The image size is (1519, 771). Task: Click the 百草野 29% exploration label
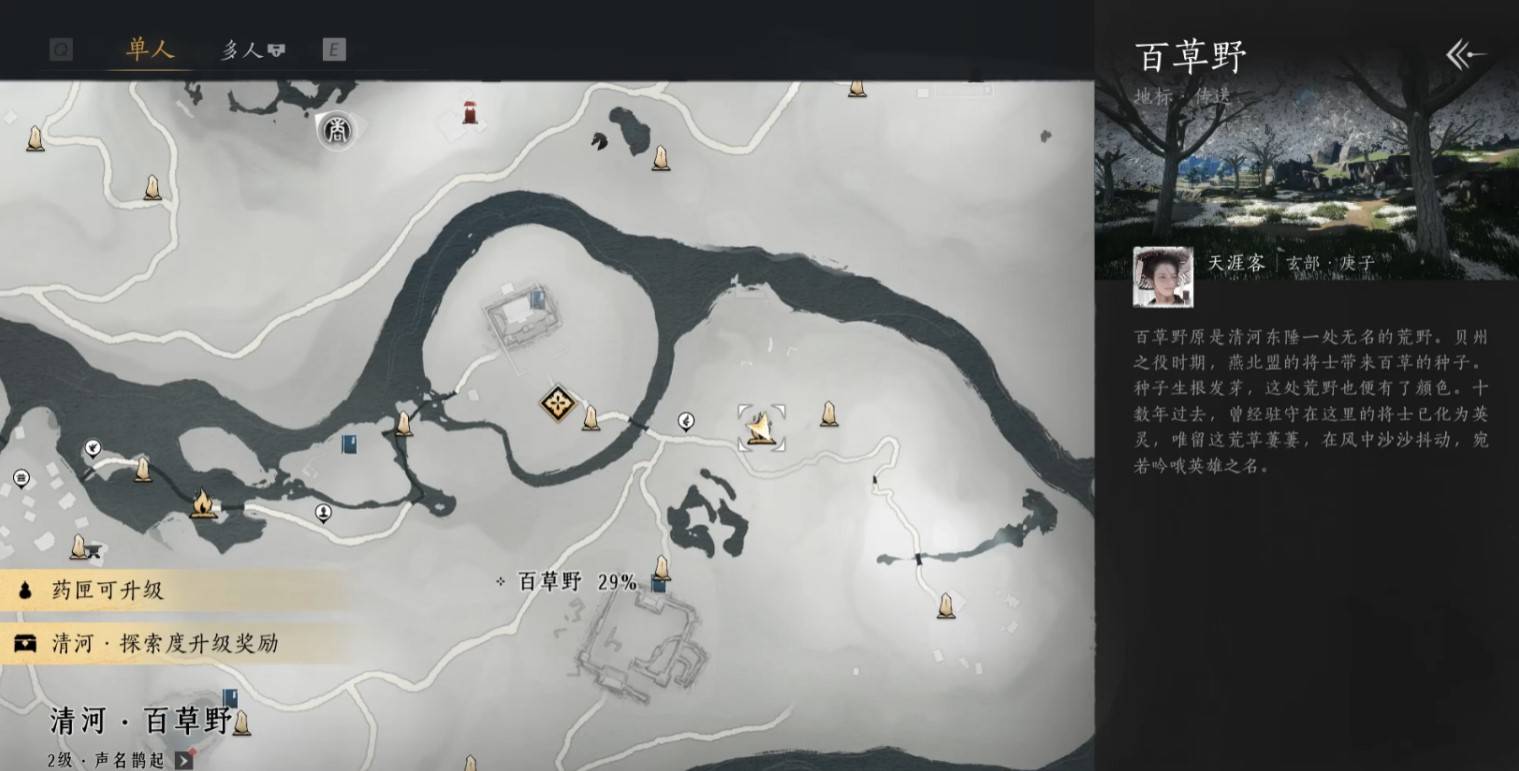click(x=577, y=582)
